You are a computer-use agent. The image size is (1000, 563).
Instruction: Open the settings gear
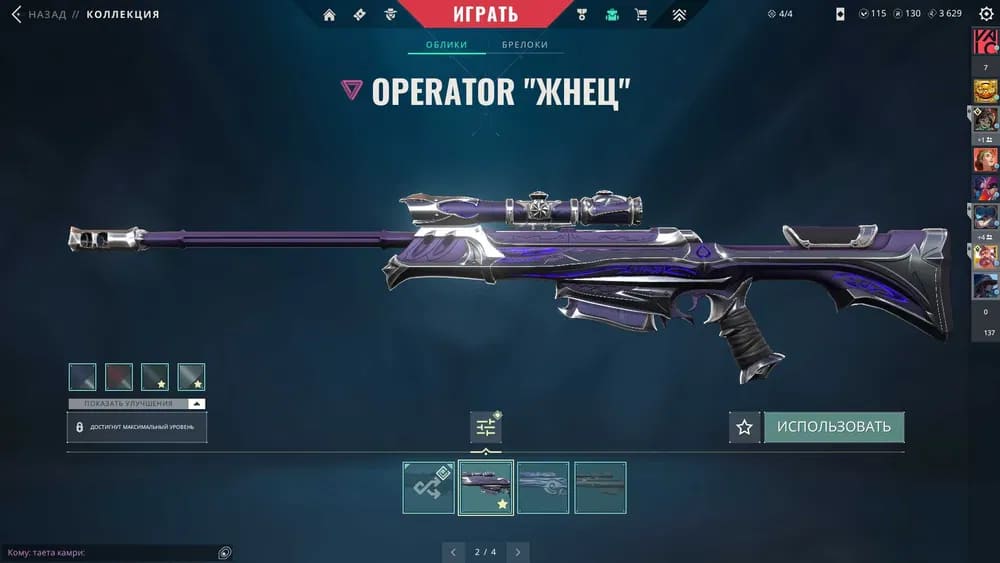[983, 14]
